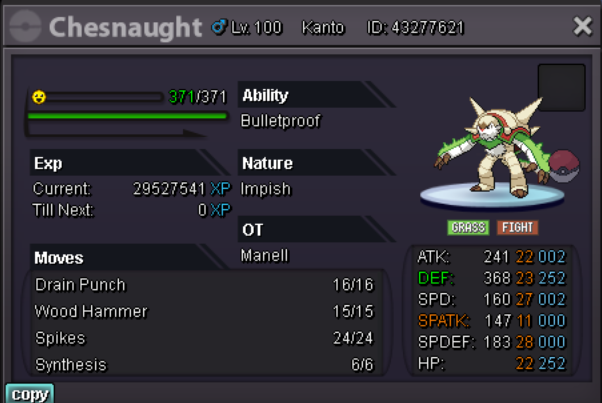The image size is (602, 403).
Task: Click the Fight type badge
Action: [x=517, y=227]
